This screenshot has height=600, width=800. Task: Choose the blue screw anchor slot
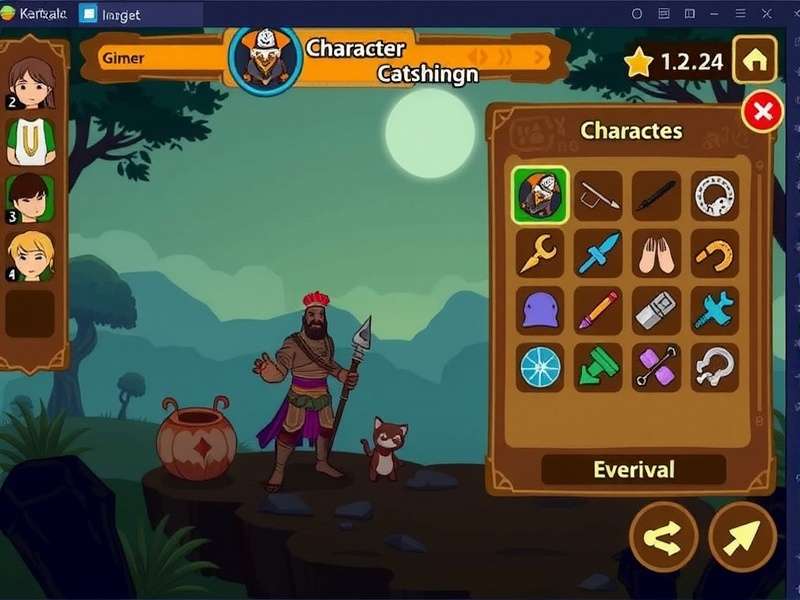[715, 311]
